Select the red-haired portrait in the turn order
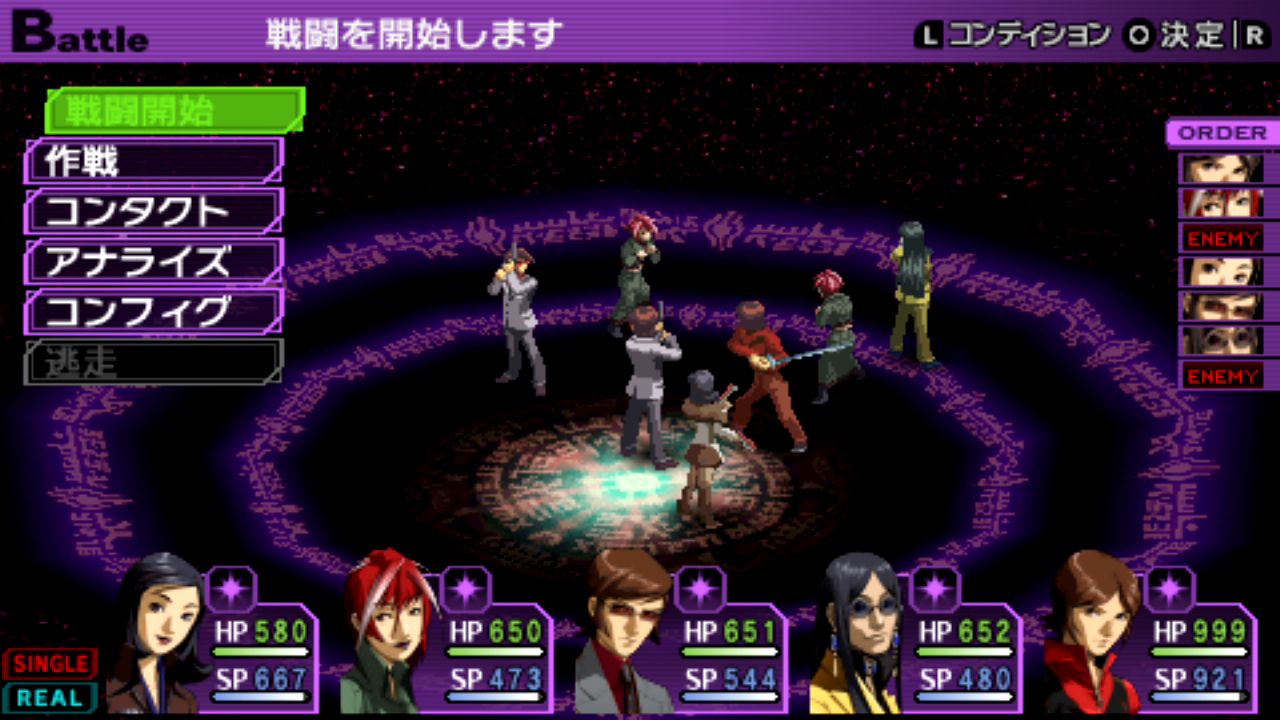The height and width of the screenshot is (720, 1280). click(x=1222, y=203)
